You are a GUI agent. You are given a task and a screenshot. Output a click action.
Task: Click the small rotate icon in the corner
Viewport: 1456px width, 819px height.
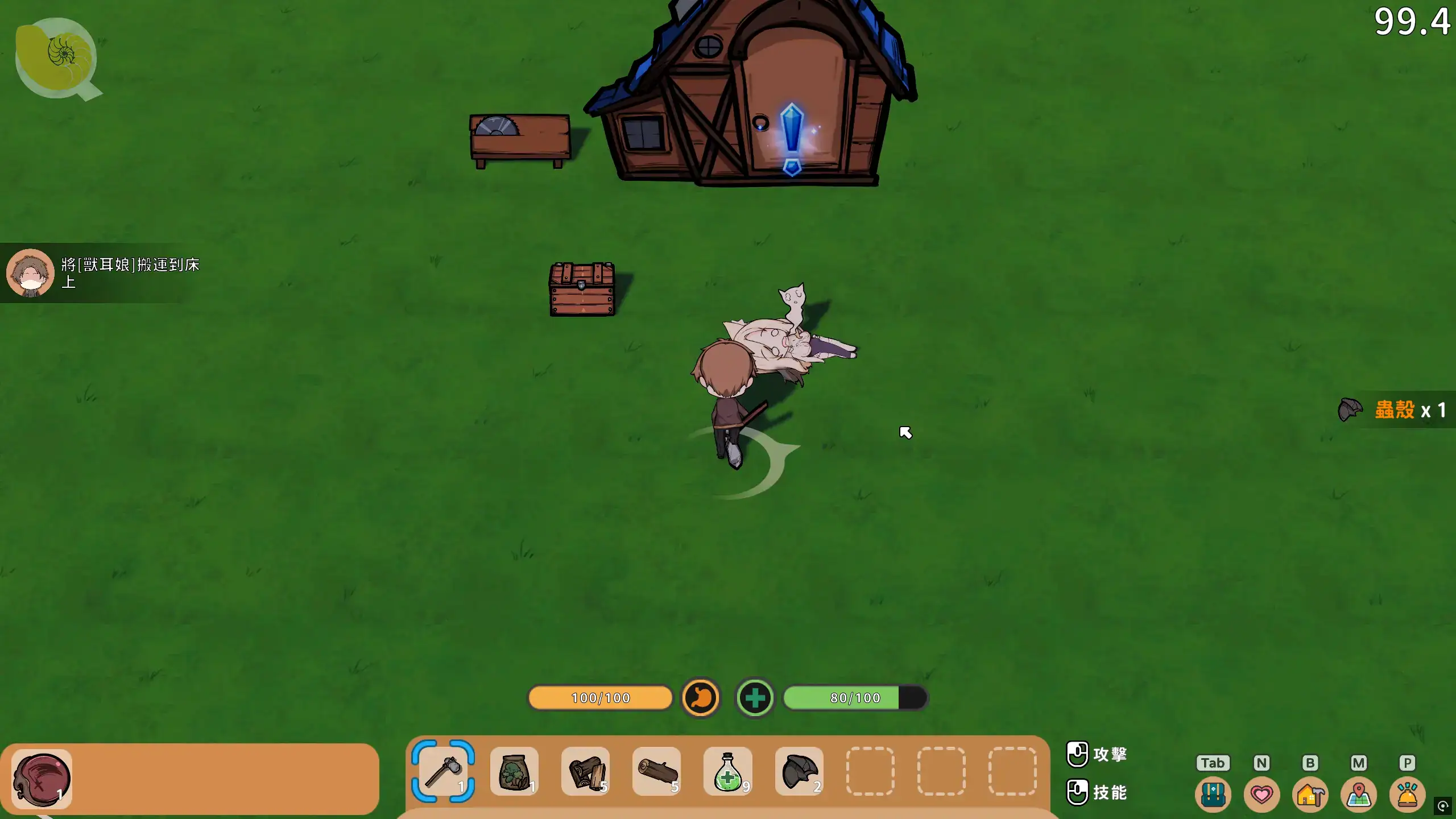pos(1443,806)
